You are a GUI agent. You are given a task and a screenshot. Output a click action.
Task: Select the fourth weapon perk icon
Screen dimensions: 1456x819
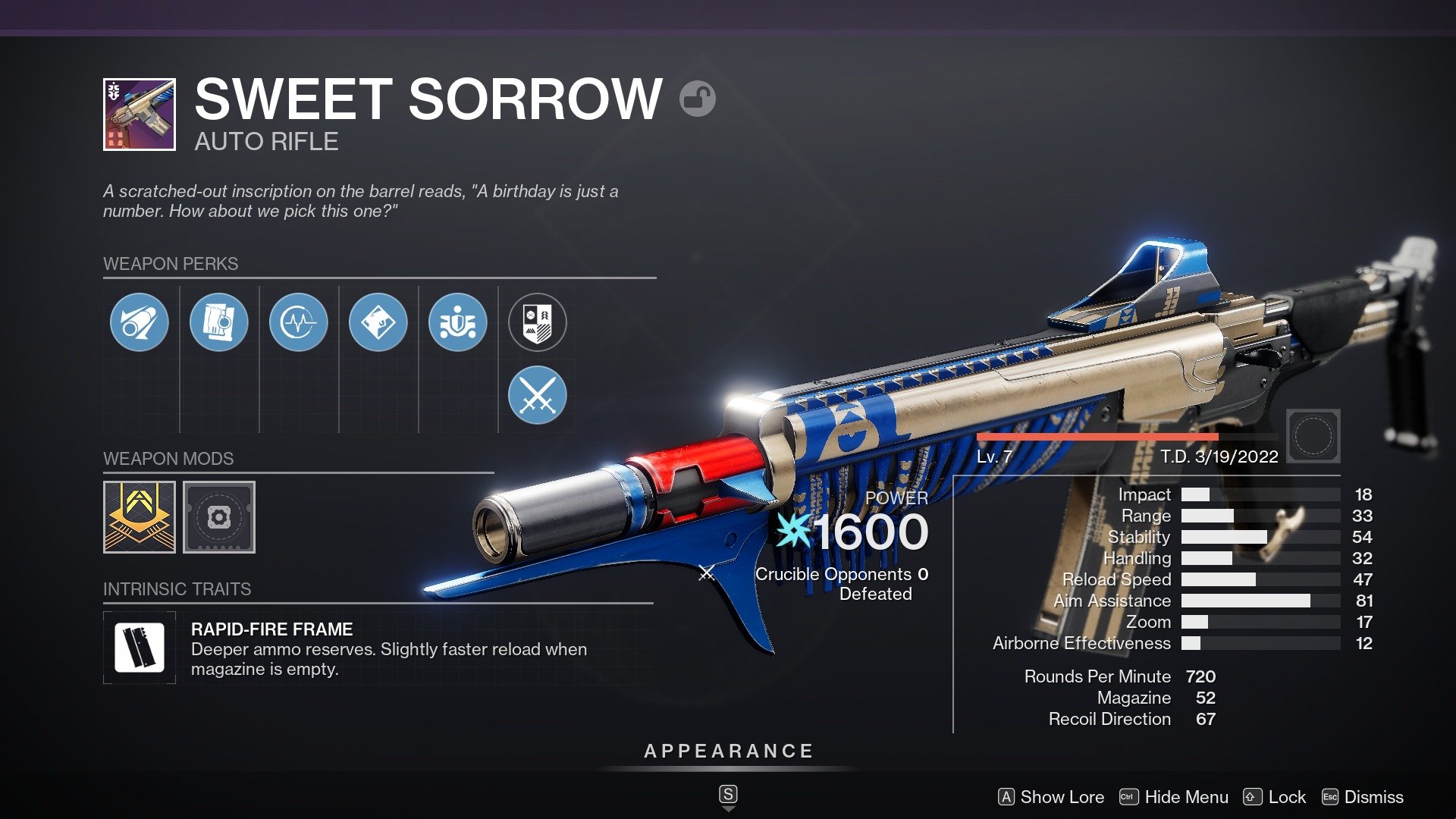click(378, 322)
